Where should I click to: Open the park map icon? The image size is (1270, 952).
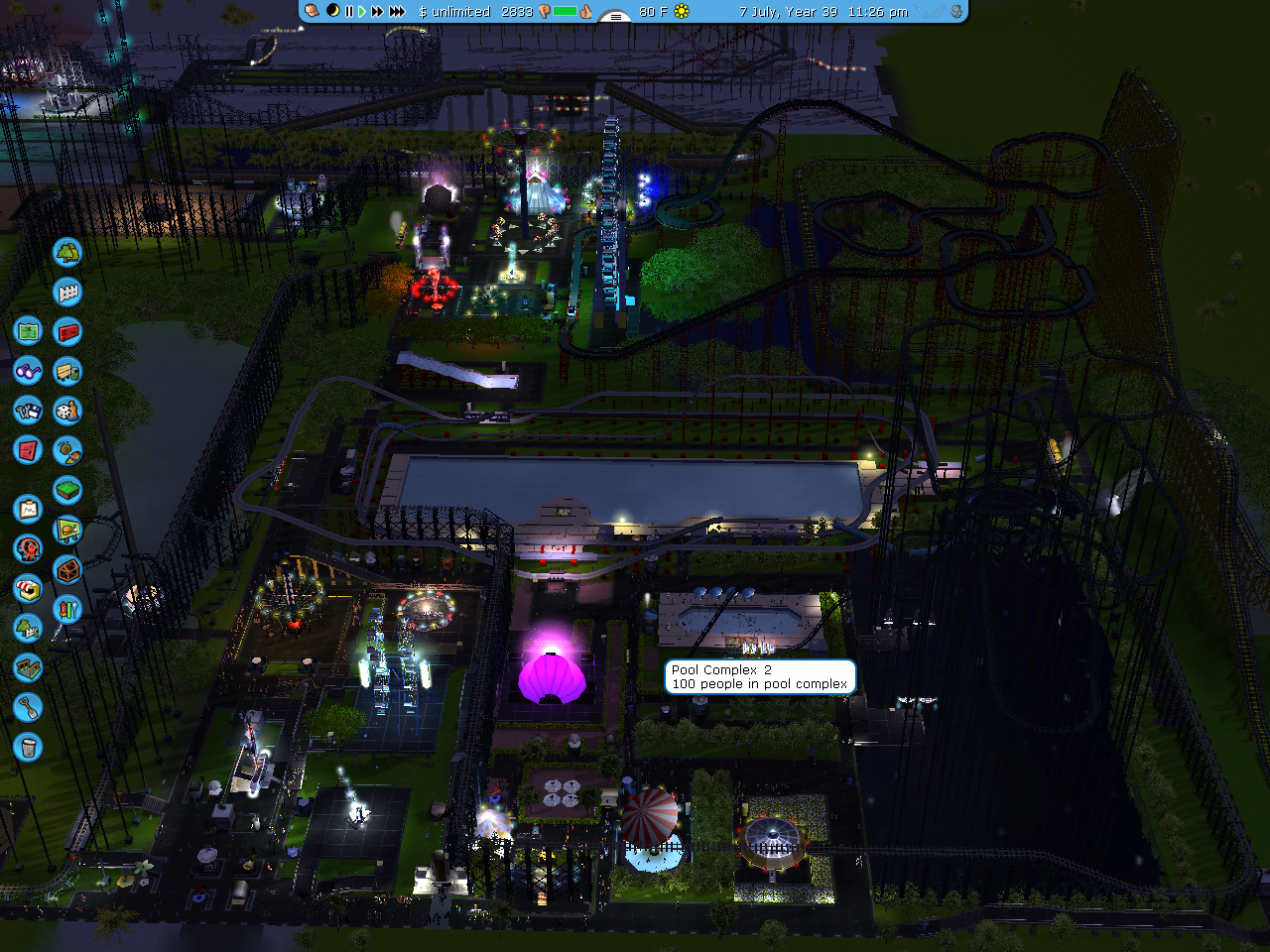[28, 330]
